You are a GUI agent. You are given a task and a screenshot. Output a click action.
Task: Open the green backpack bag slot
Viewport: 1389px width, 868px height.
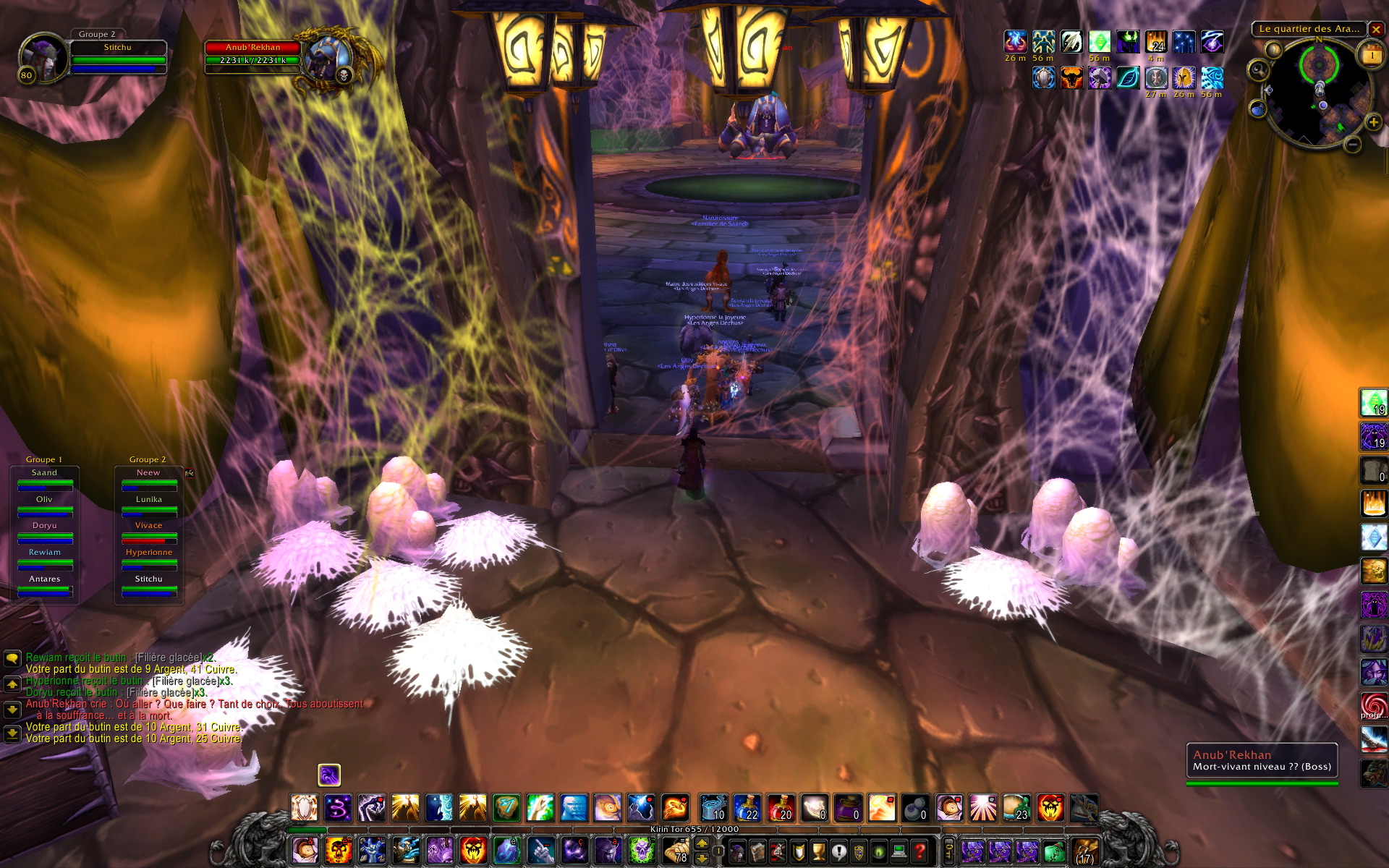tap(1055, 851)
